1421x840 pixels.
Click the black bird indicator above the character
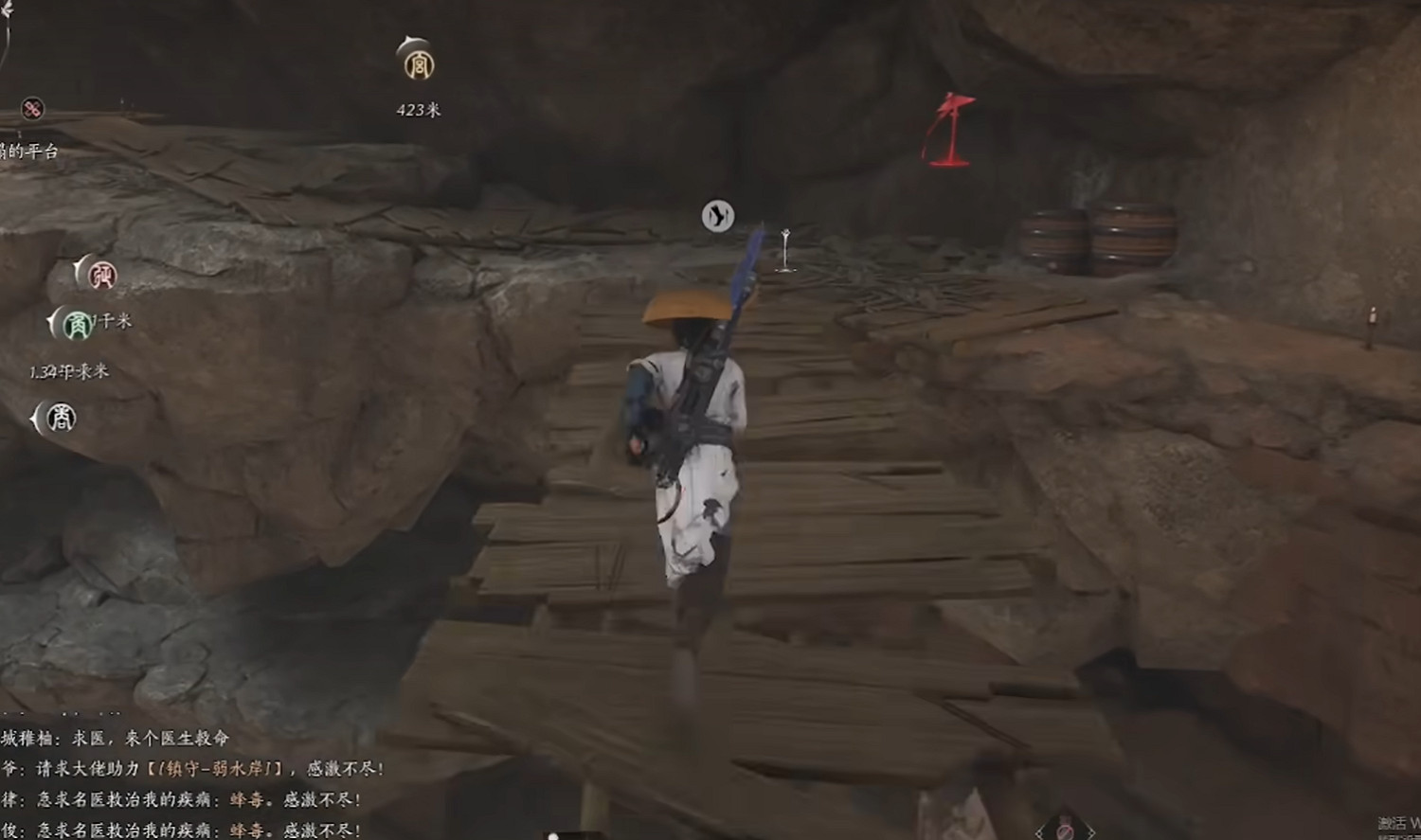717,216
